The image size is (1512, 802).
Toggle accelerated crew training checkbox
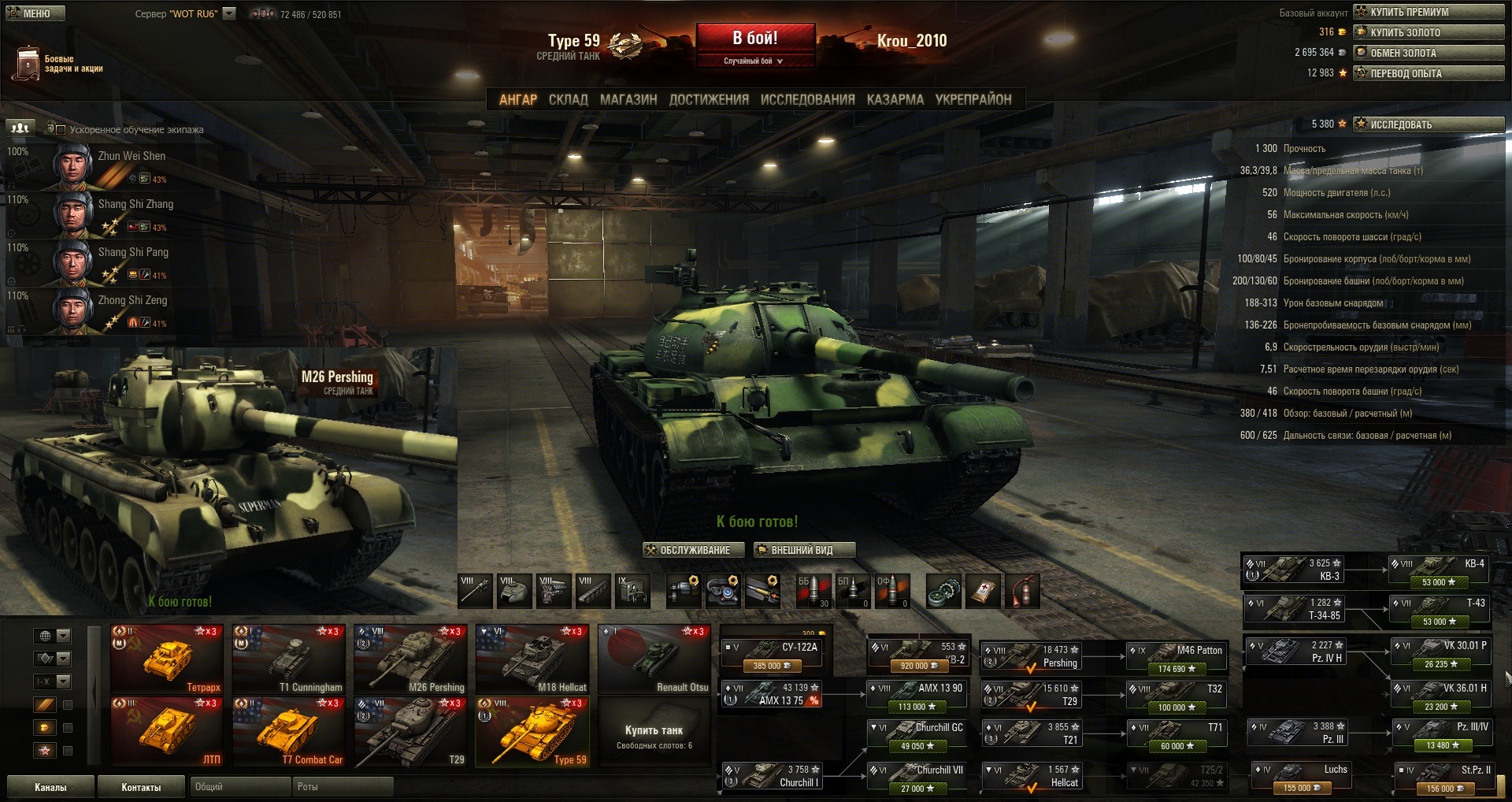coord(61,129)
